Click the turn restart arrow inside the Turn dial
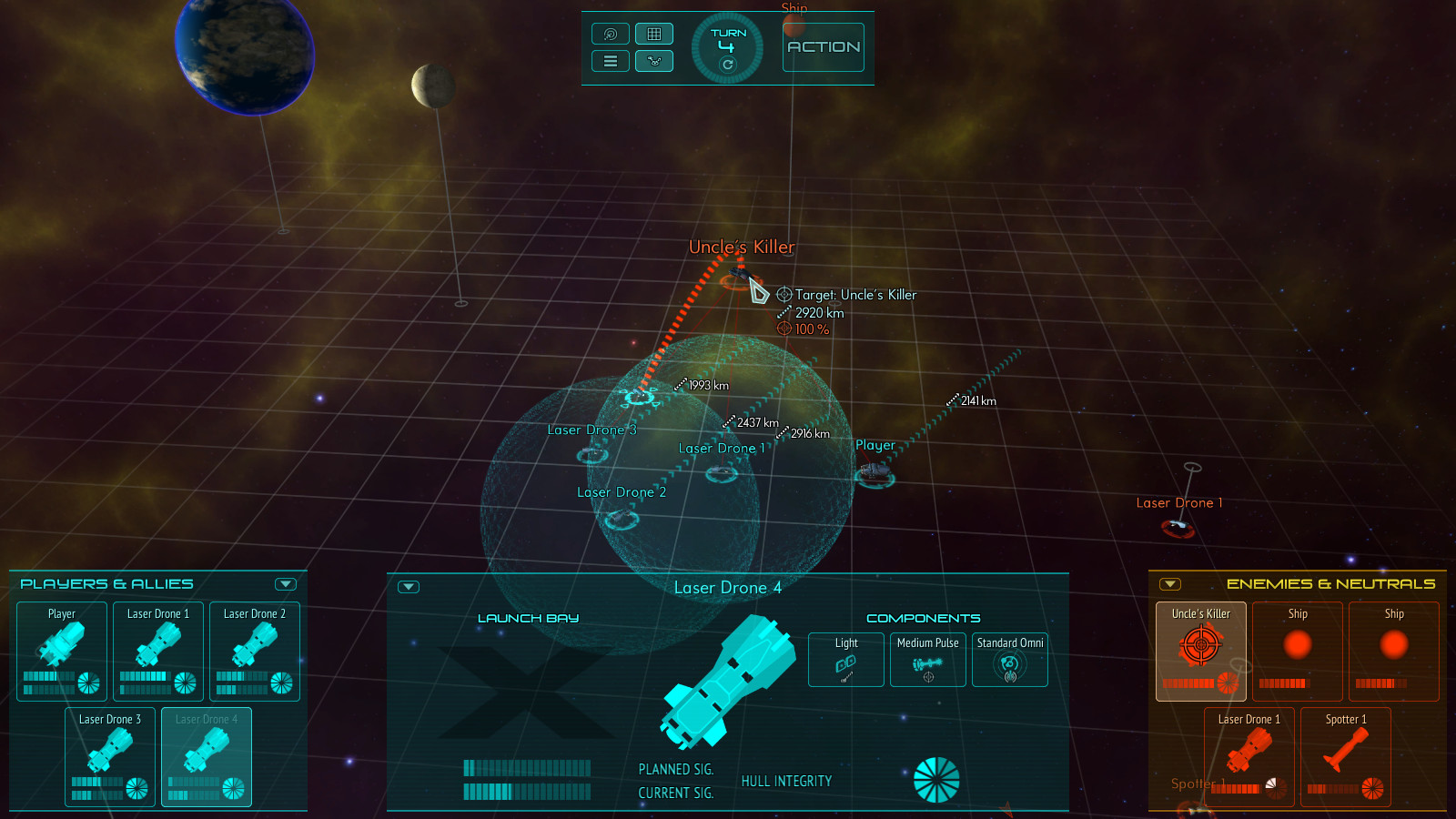Image resolution: width=1456 pixels, height=819 pixels. coord(728,64)
